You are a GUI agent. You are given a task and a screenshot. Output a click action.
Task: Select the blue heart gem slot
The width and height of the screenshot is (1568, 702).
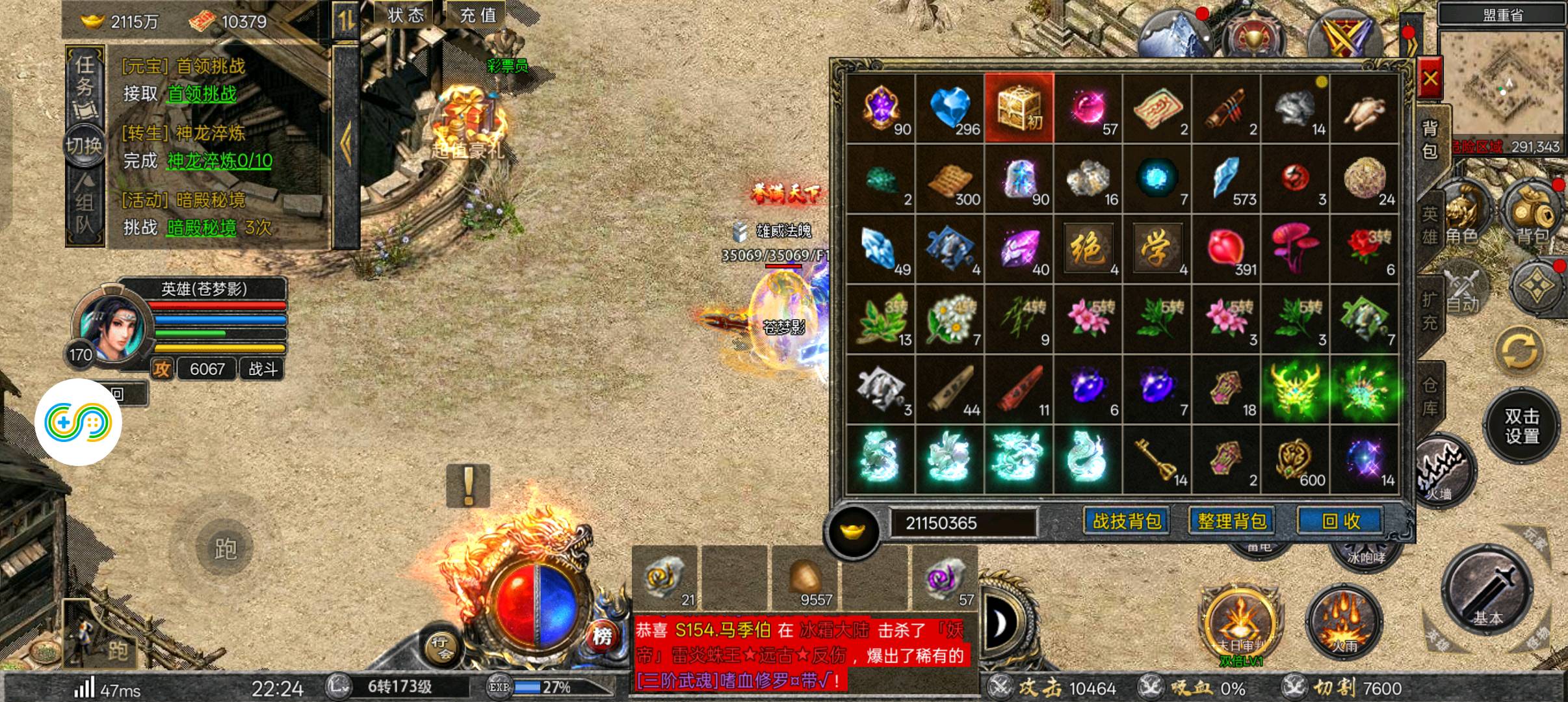coord(950,108)
